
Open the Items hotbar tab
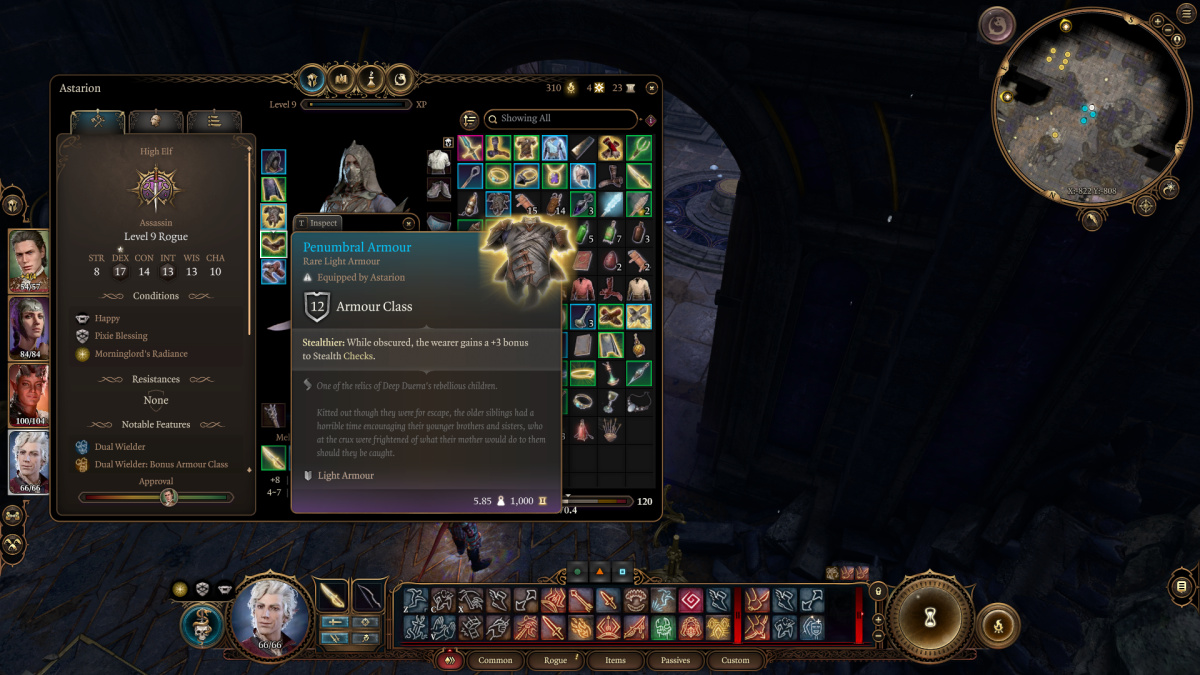[615, 661]
